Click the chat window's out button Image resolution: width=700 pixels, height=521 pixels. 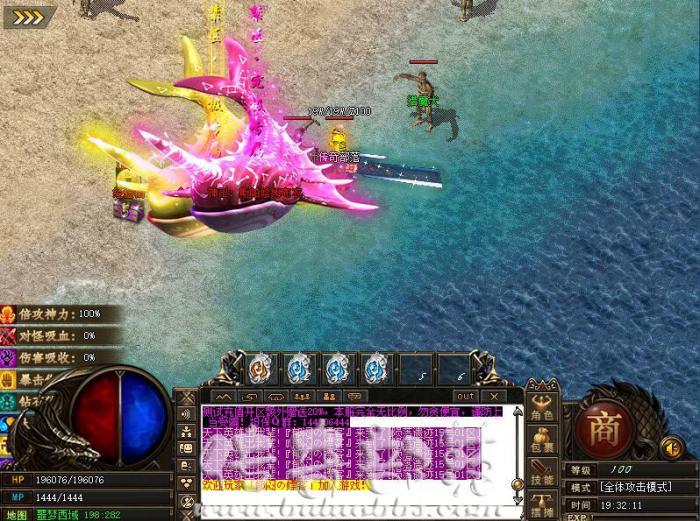(466, 396)
